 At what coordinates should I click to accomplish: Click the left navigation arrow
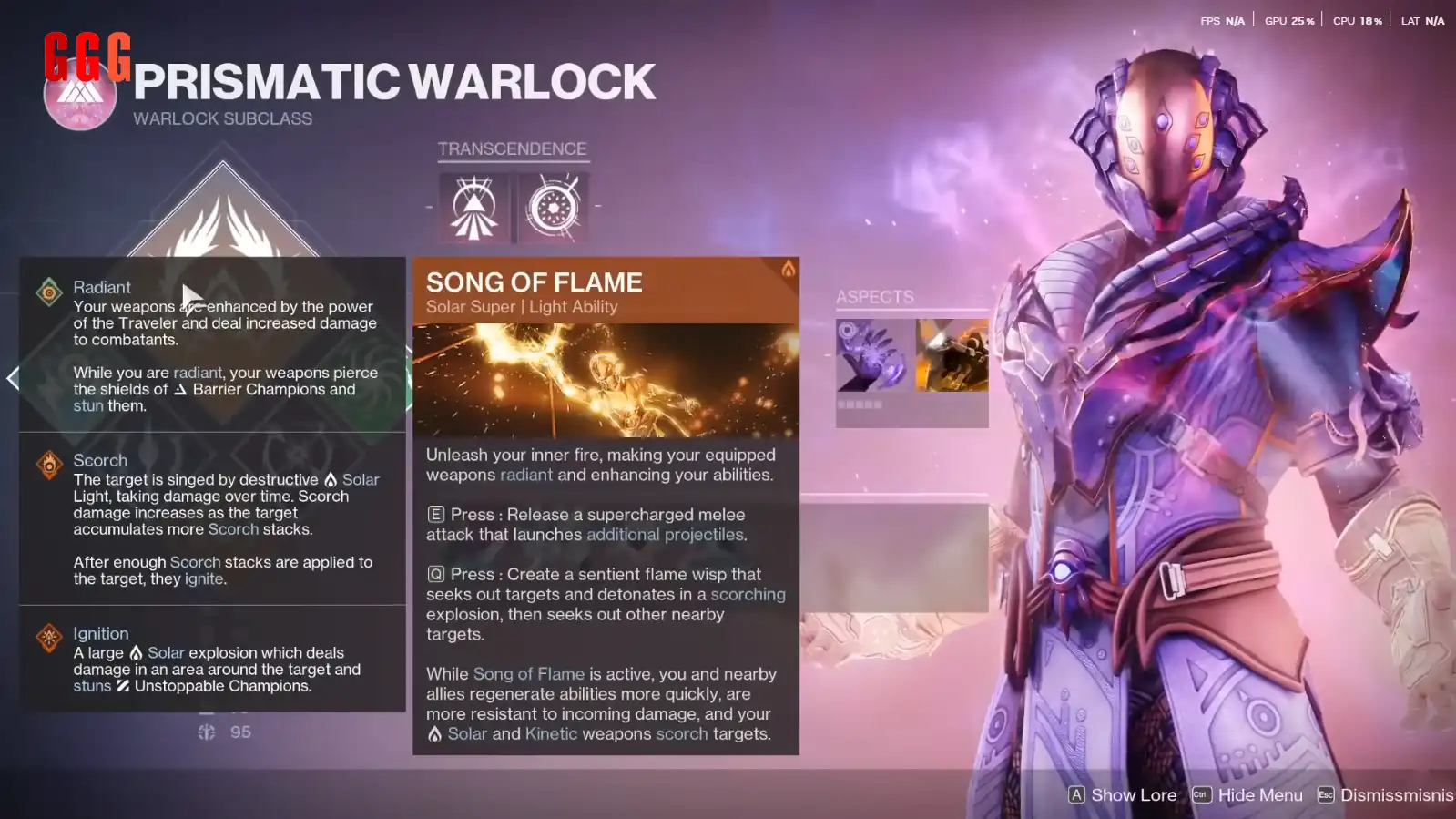pos(13,378)
